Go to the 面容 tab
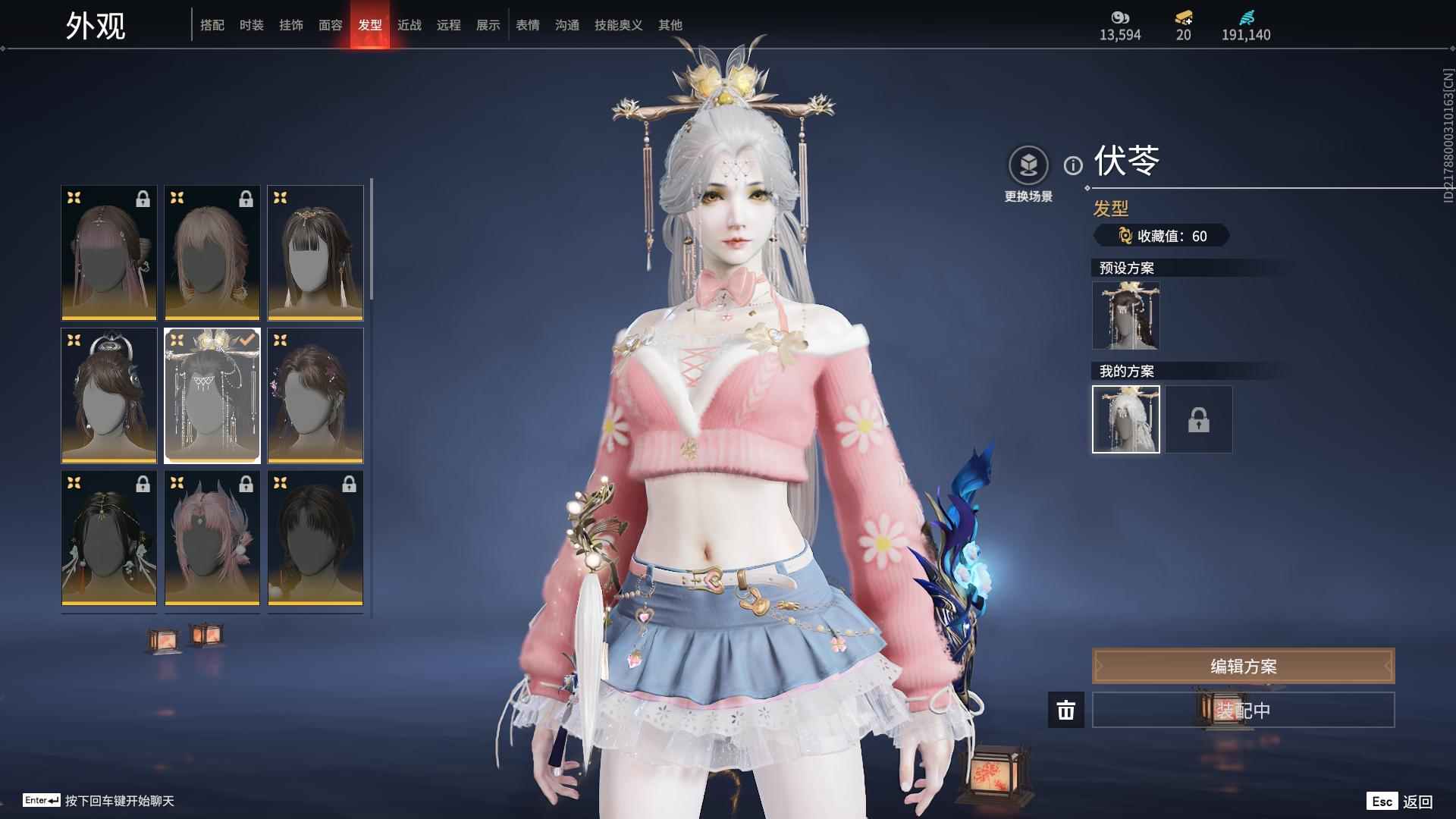The width and height of the screenshot is (1456, 819). 331,25
